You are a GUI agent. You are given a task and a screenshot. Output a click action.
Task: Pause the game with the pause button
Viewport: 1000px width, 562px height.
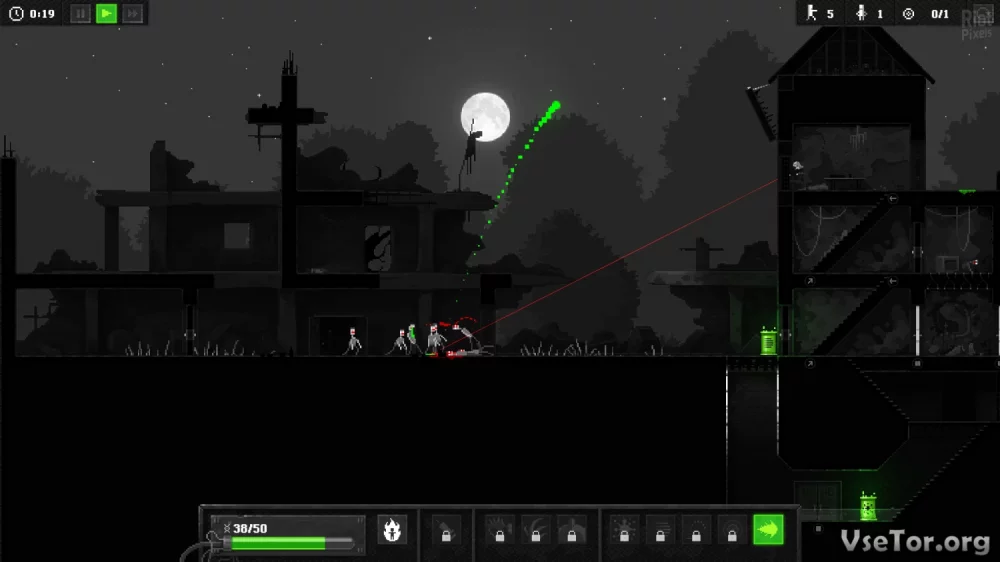(x=80, y=14)
